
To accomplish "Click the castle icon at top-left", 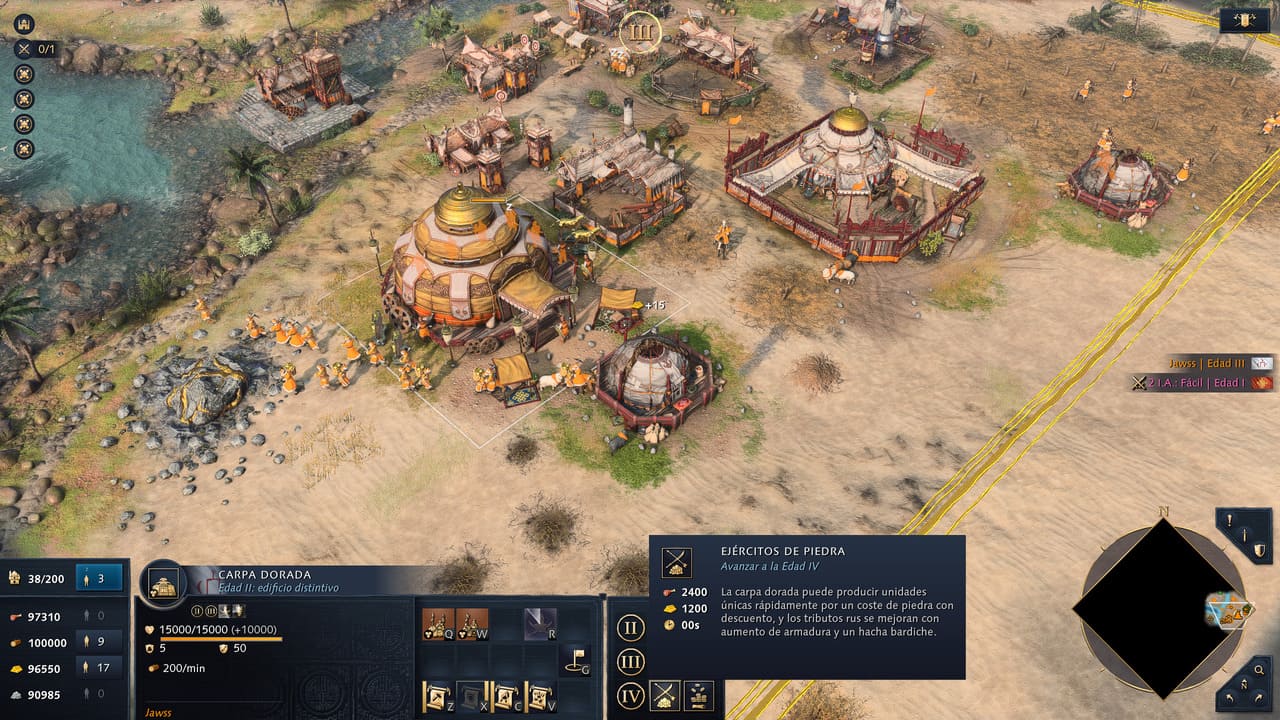I will [x=23, y=24].
